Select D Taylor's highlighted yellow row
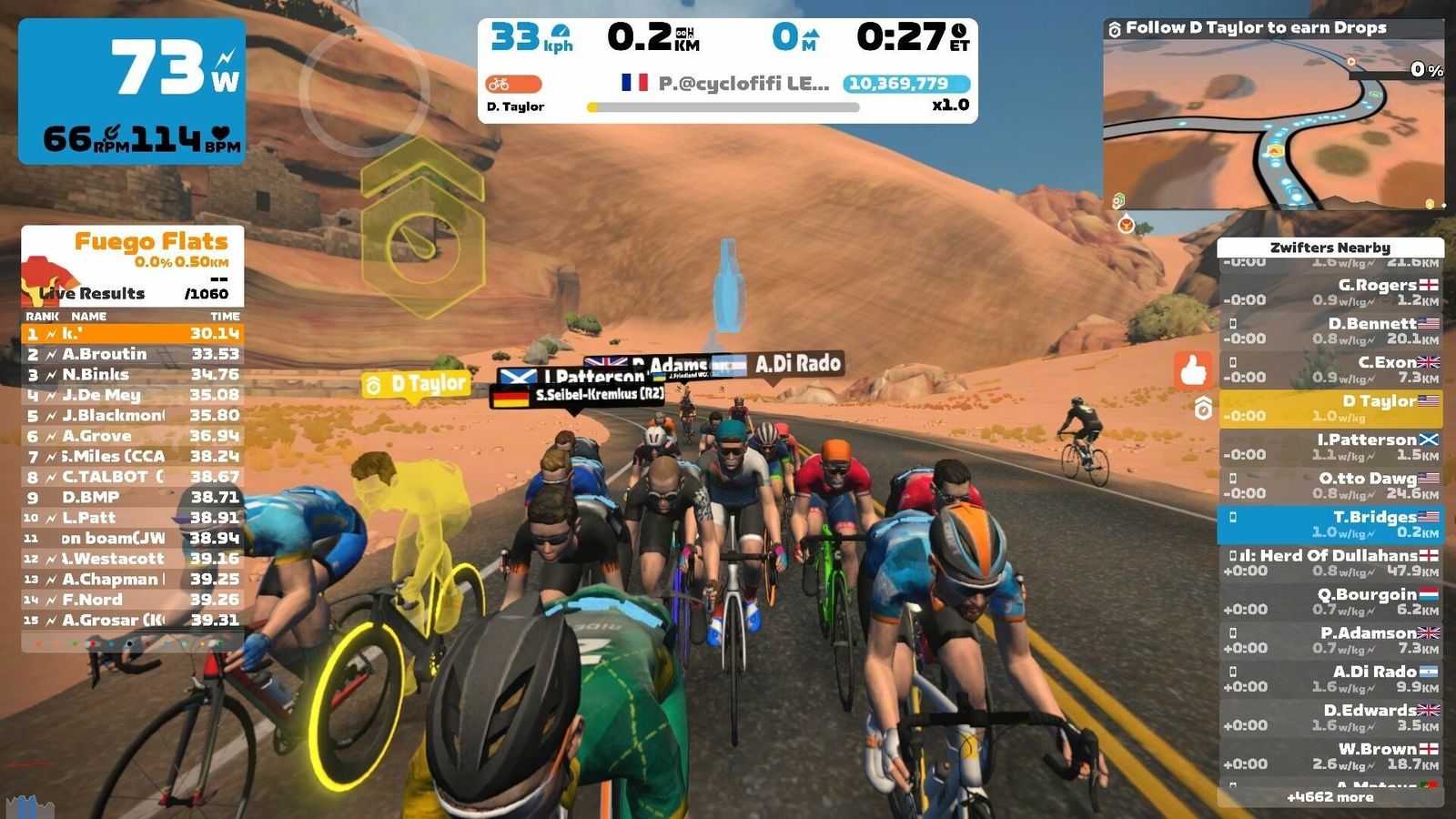The width and height of the screenshot is (1456, 819). click(x=1330, y=408)
